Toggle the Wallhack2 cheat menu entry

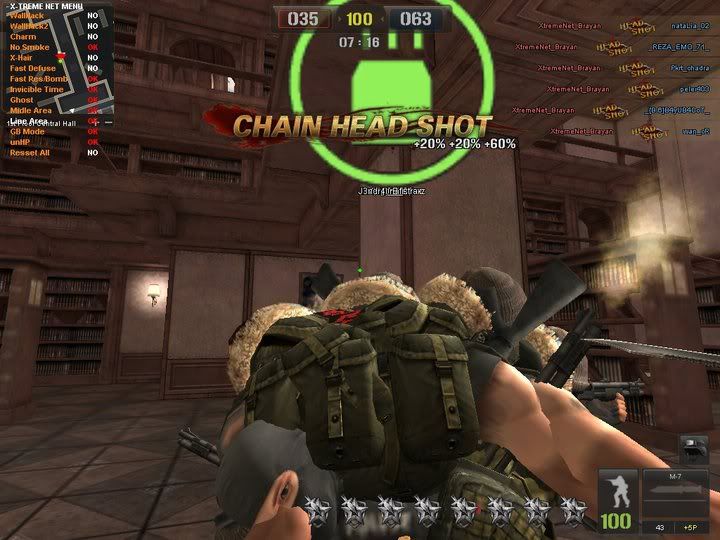click(x=28, y=26)
